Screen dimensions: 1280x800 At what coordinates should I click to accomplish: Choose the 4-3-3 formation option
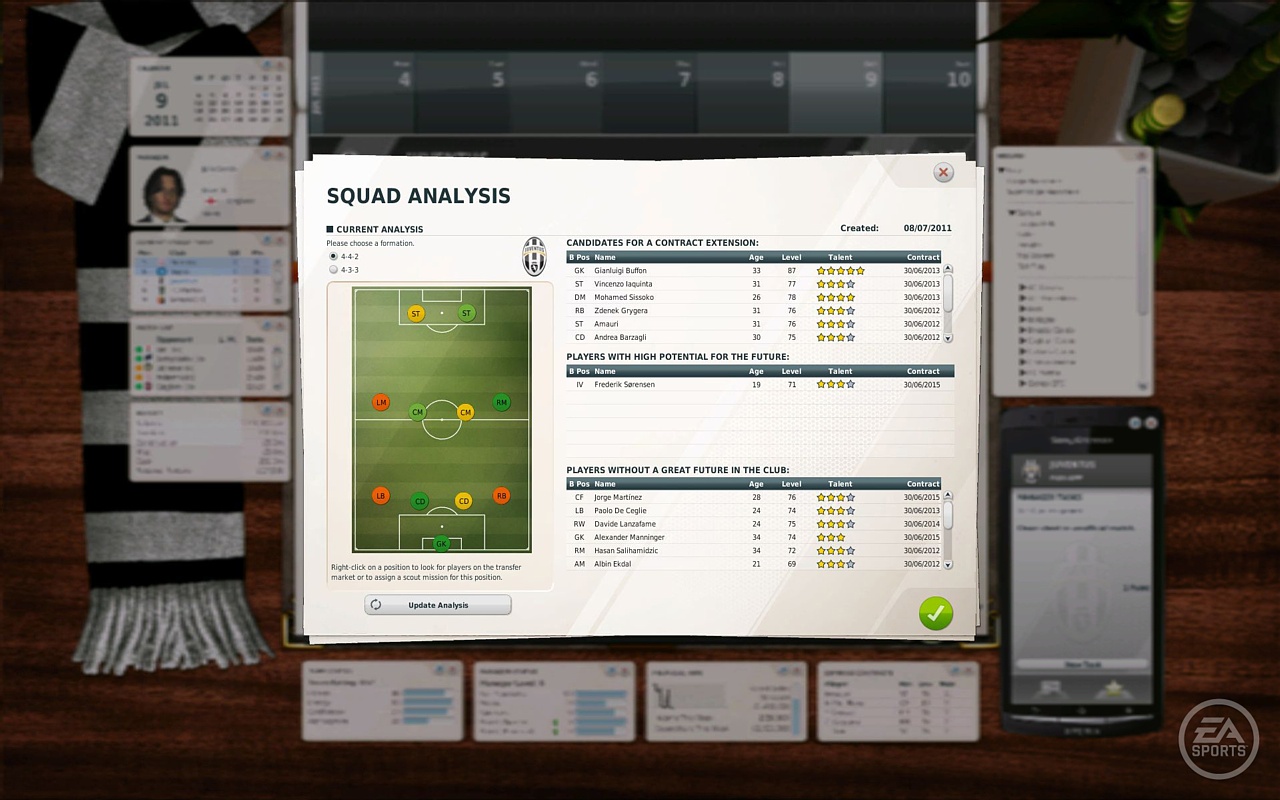pyautogui.click(x=331, y=269)
